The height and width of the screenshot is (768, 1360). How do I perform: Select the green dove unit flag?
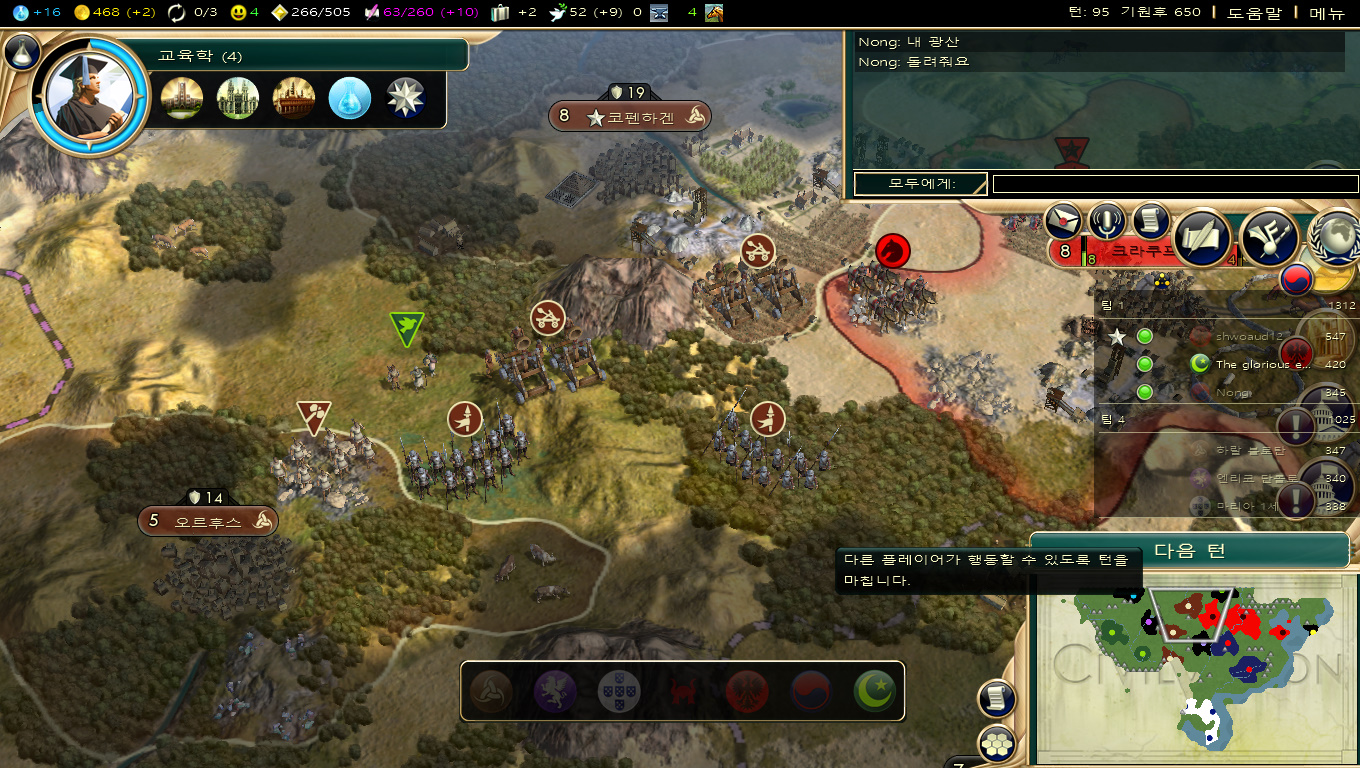(406, 327)
